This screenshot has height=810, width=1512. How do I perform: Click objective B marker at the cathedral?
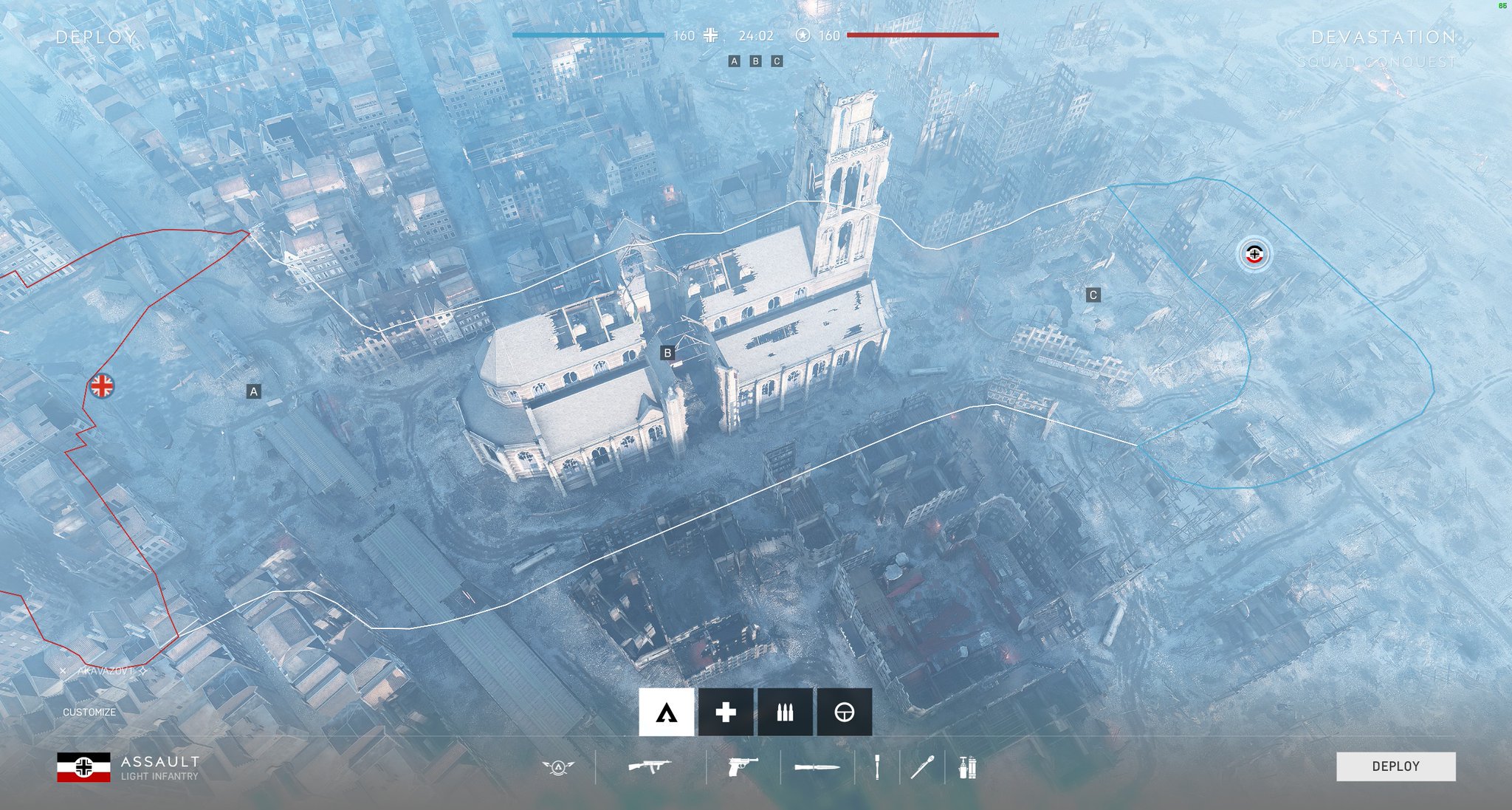click(667, 353)
